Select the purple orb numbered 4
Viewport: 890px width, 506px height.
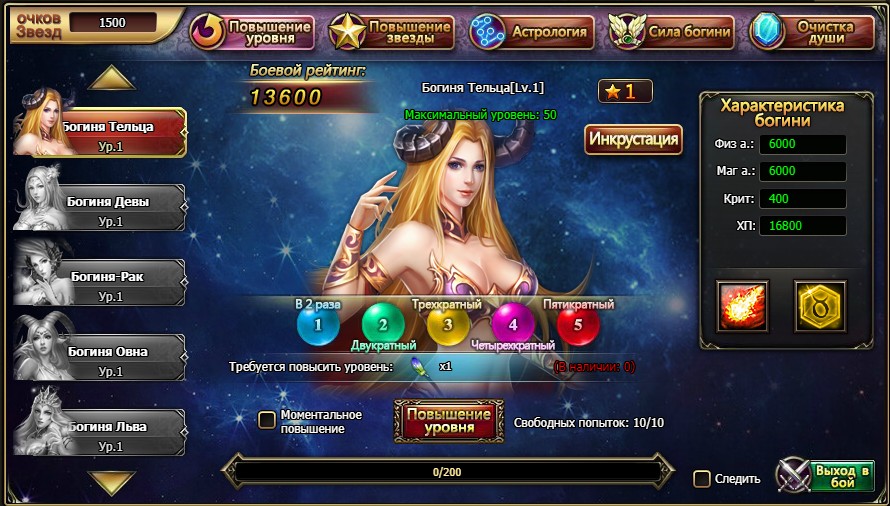pyautogui.click(x=513, y=324)
